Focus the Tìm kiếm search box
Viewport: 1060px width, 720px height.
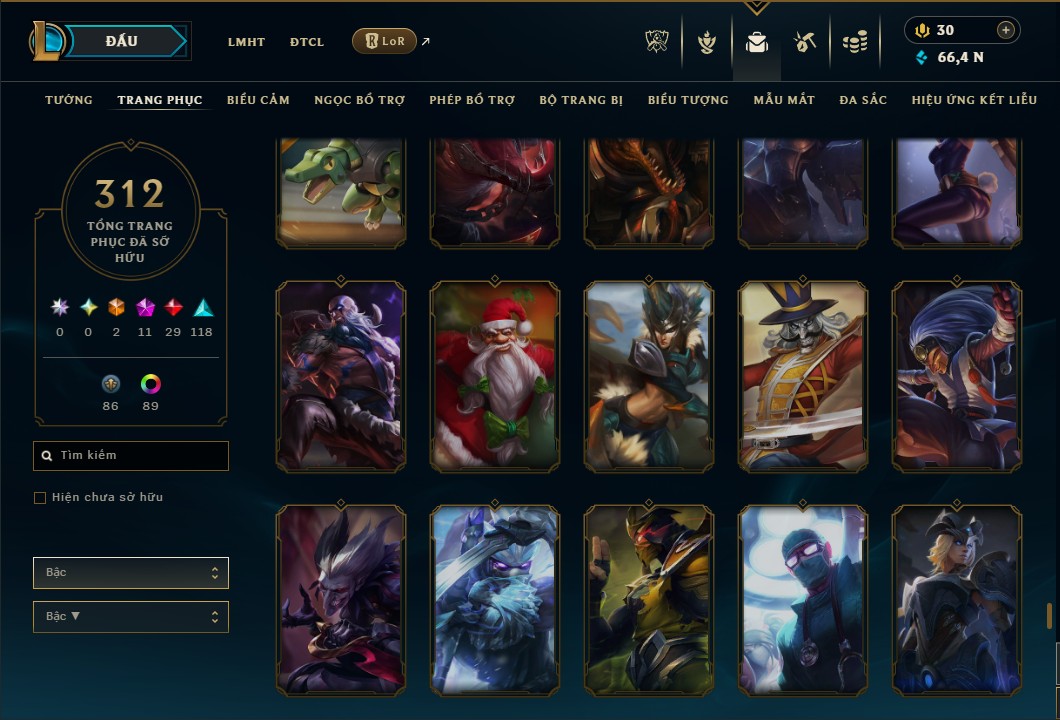(131, 456)
